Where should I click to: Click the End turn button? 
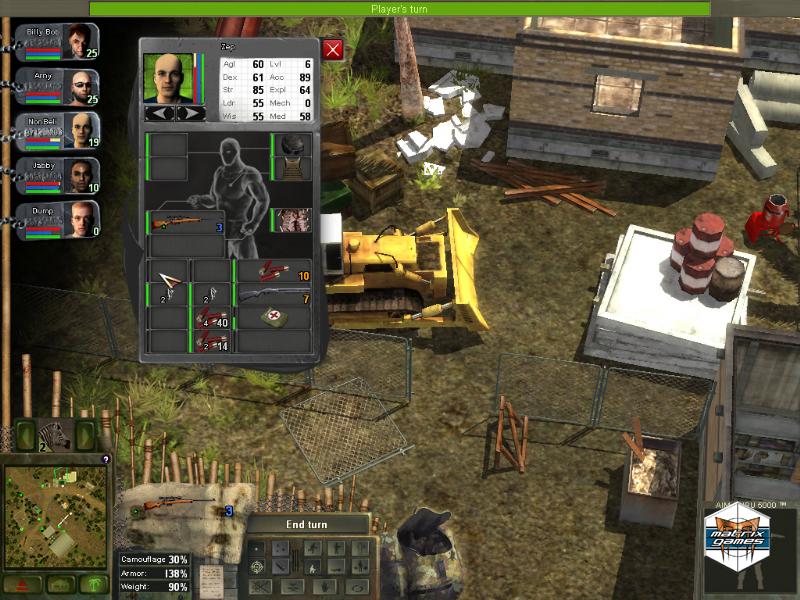coord(309,524)
